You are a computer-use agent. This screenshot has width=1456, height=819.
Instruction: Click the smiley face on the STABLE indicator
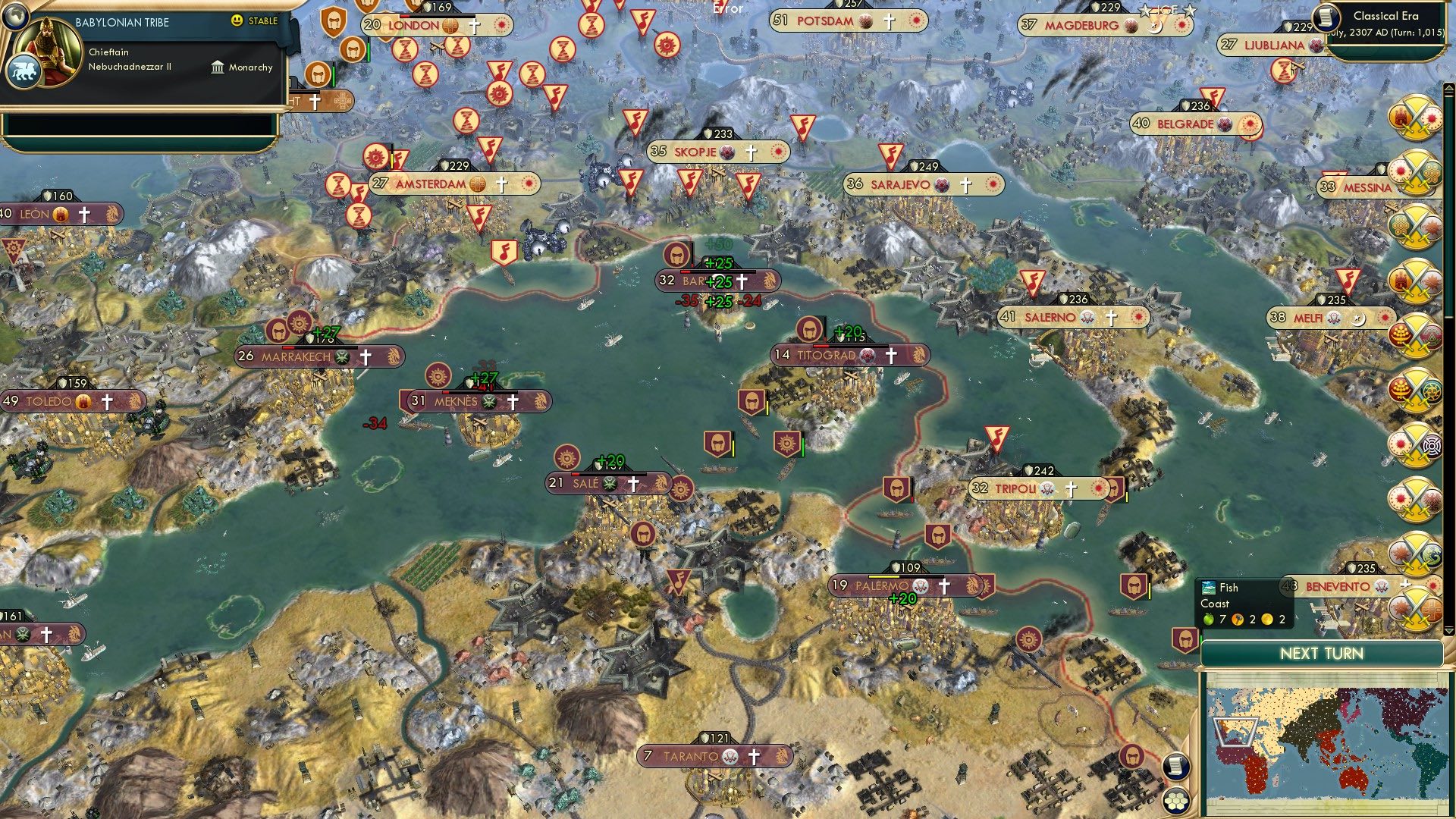click(x=238, y=21)
